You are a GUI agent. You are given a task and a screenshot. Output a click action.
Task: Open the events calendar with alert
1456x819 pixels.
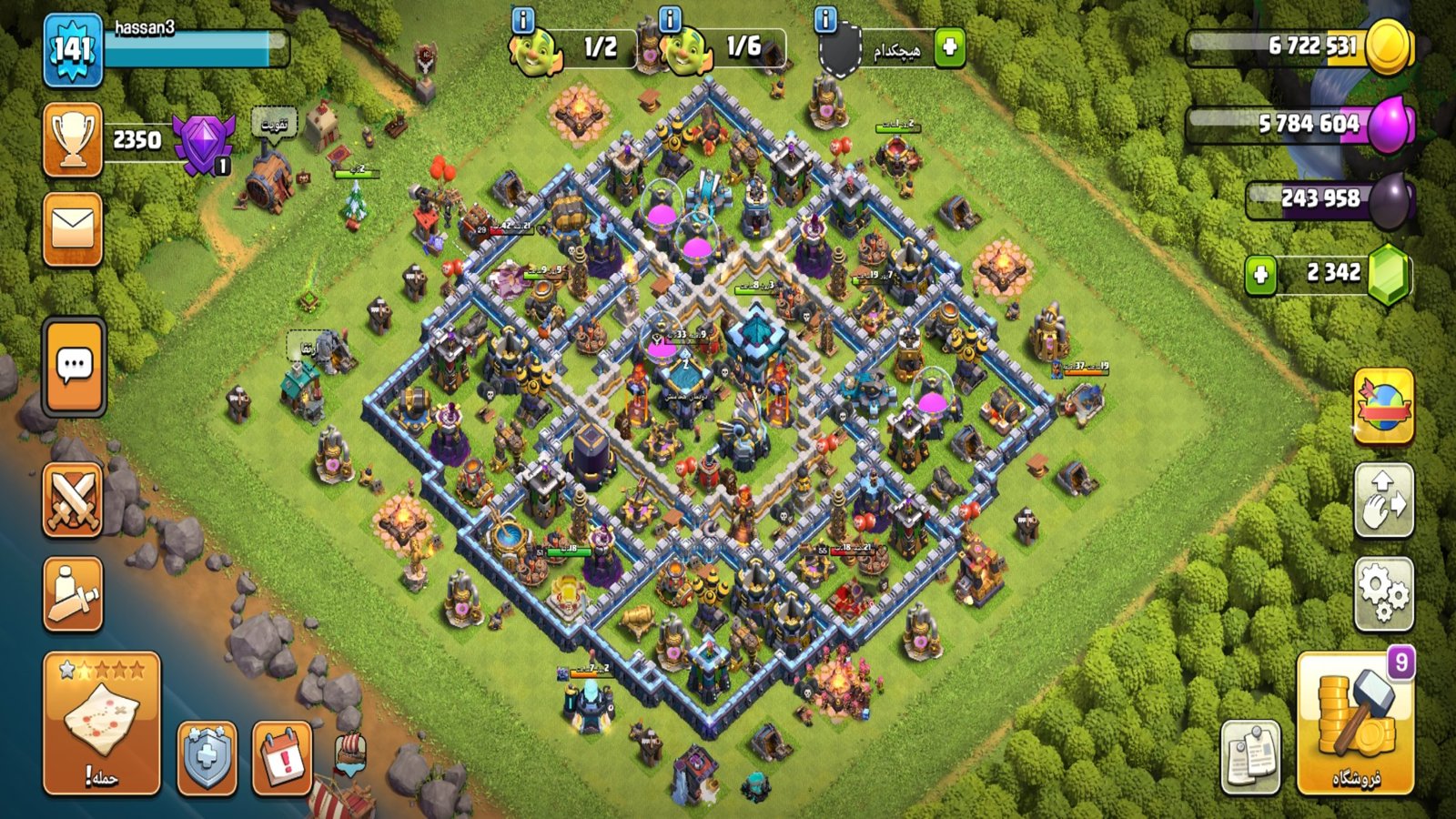pyautogui.click(x=282, y=757)
